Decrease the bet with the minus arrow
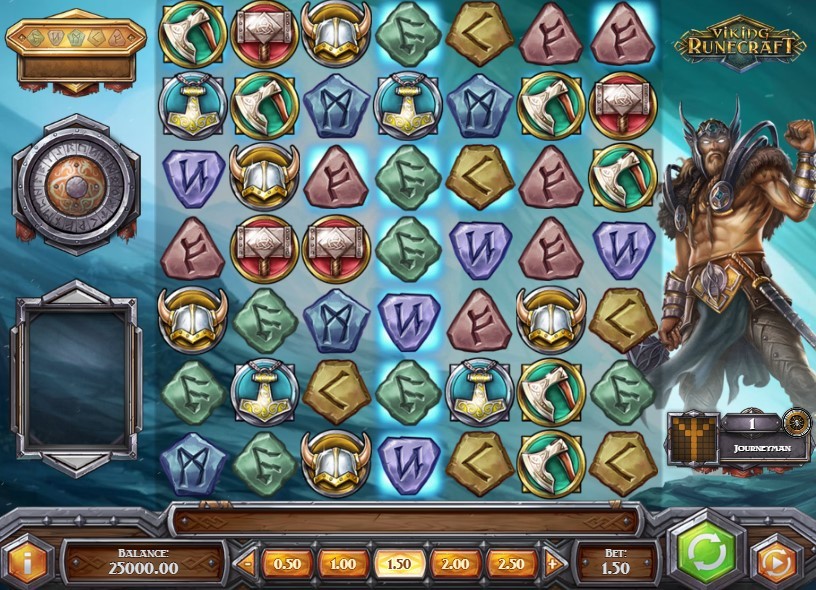Screen dimensions: 816x590 pos(248,563)
